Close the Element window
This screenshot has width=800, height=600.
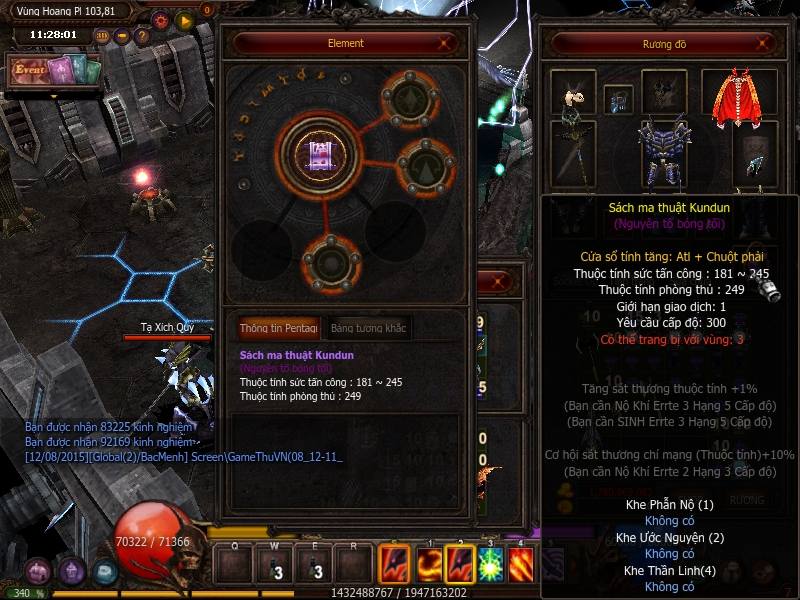click(x=445, y=43)
